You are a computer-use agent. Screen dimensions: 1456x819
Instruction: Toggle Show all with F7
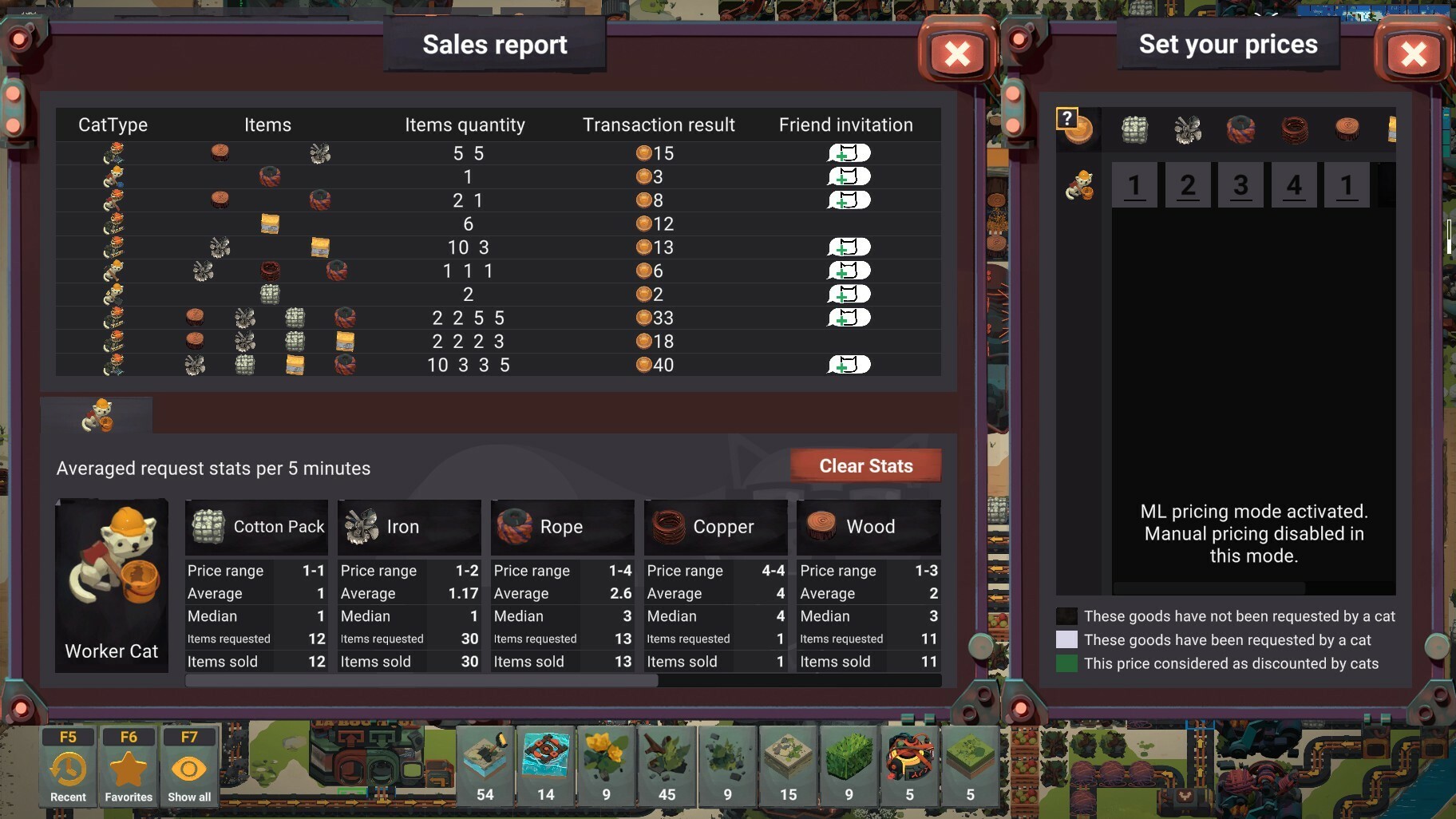tap(190, 766)
